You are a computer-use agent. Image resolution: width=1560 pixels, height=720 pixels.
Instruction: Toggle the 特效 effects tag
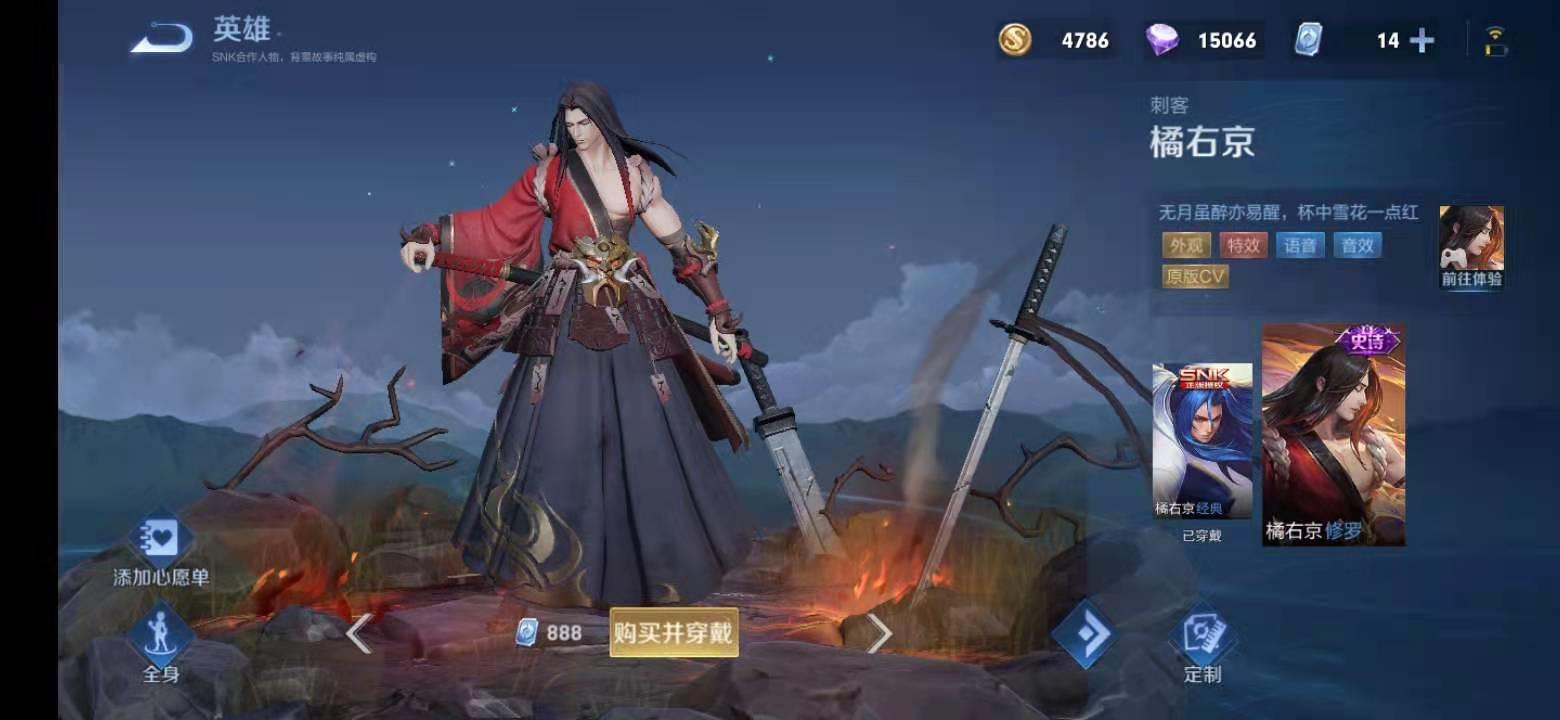pos(1242,244)
